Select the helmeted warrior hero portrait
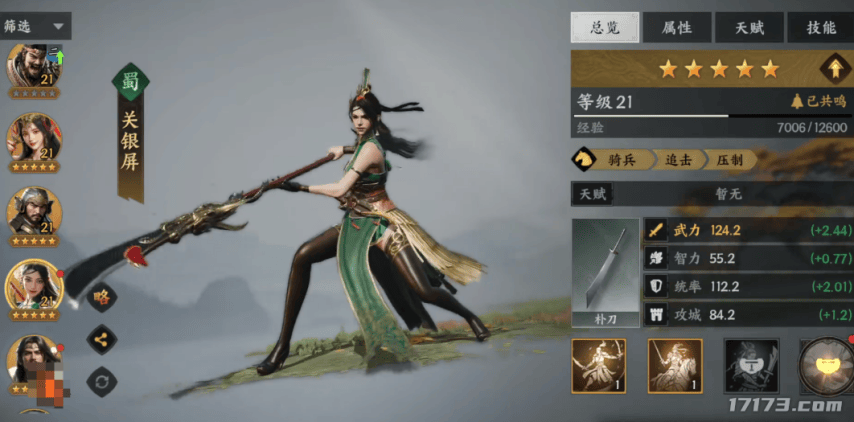Screen dimensions: 854x422 35,212
